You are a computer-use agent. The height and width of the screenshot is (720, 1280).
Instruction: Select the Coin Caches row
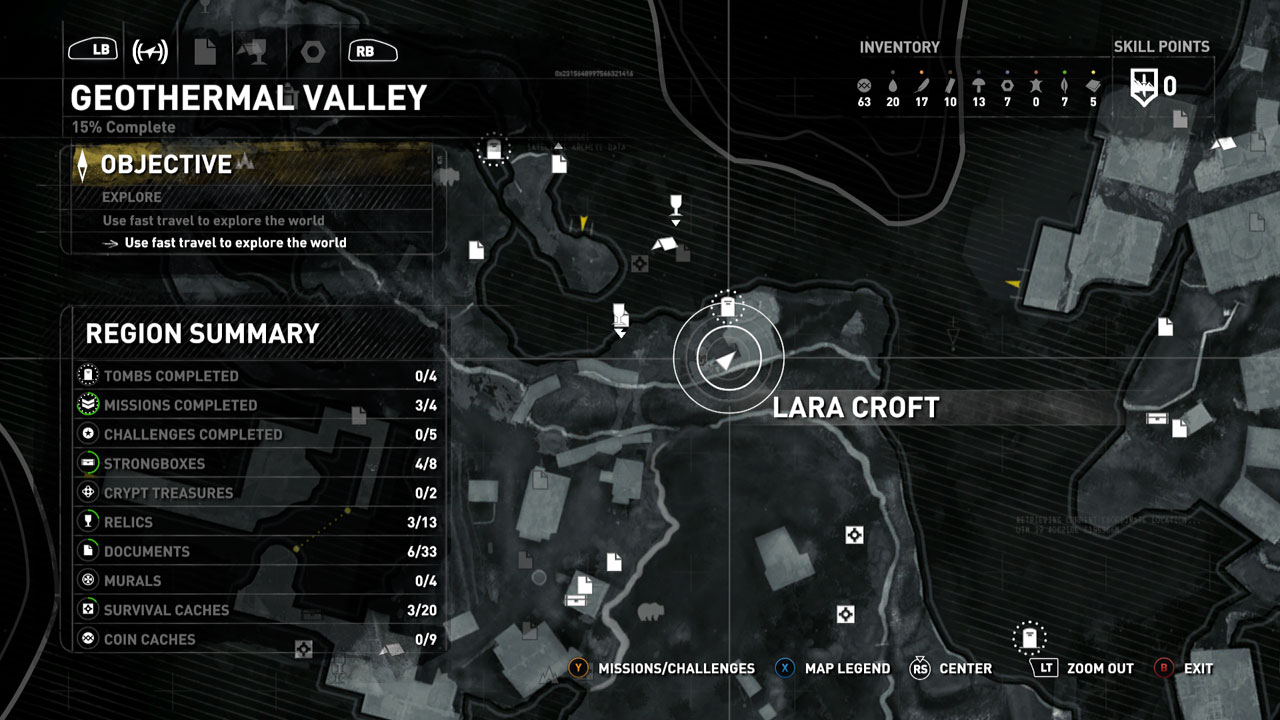coord(258,639)
